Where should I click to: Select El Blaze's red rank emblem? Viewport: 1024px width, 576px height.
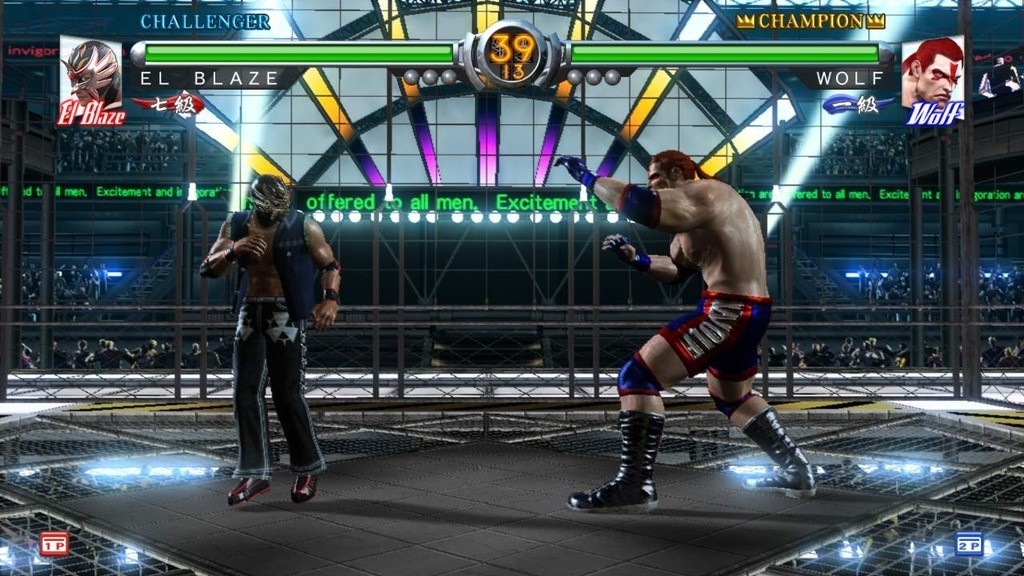[x=168, y=104]
